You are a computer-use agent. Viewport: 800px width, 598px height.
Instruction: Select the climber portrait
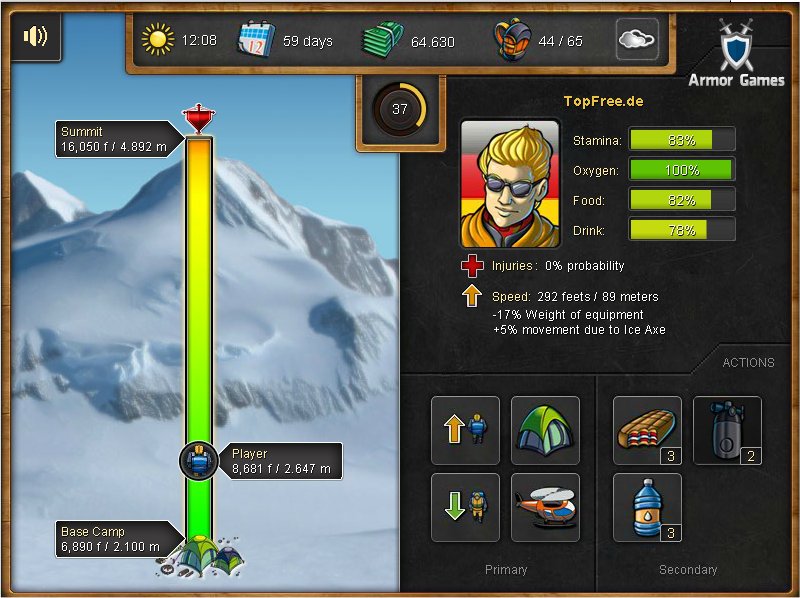(x=509, y=184)
